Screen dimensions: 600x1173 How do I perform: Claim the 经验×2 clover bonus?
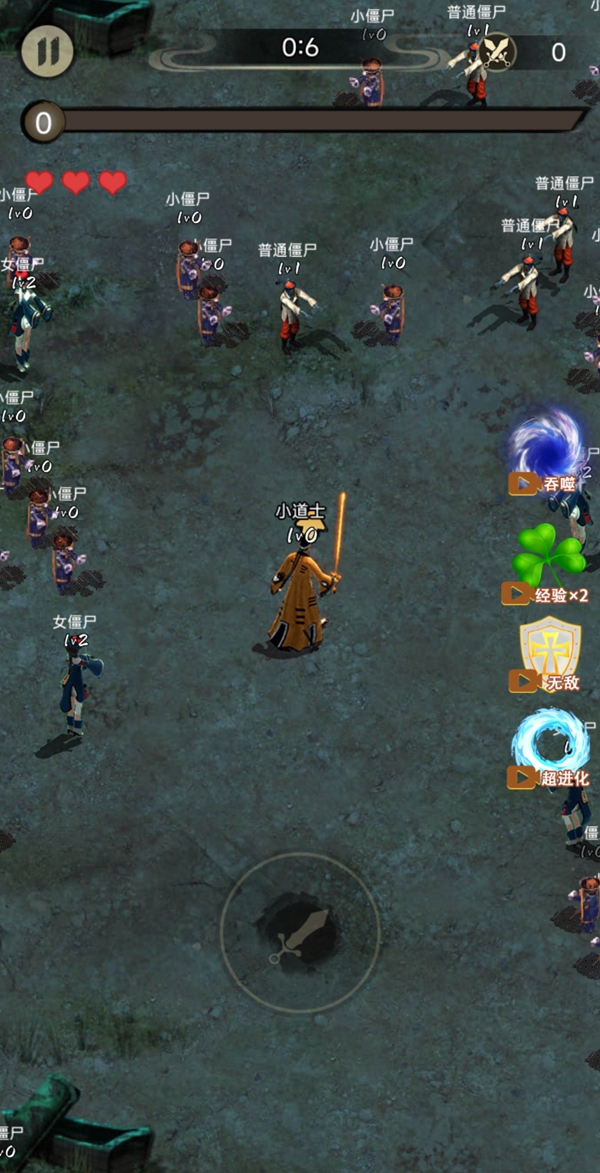(x=548, y=565)
